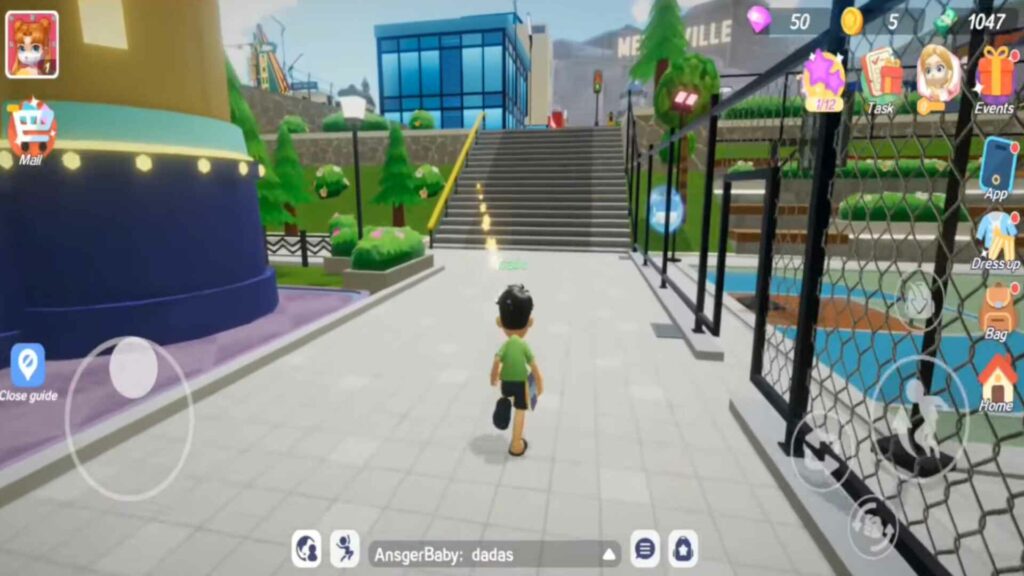Open the emote dance actions button
Image resolution: width=1024 pixels, height=576 pixels.
pos(345,549)
